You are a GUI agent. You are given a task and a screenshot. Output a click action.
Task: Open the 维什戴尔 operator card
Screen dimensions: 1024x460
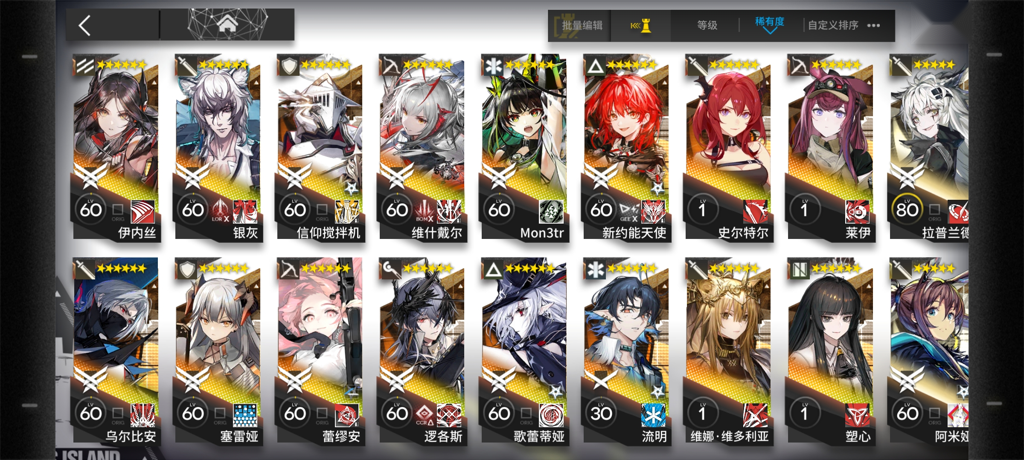422,140
